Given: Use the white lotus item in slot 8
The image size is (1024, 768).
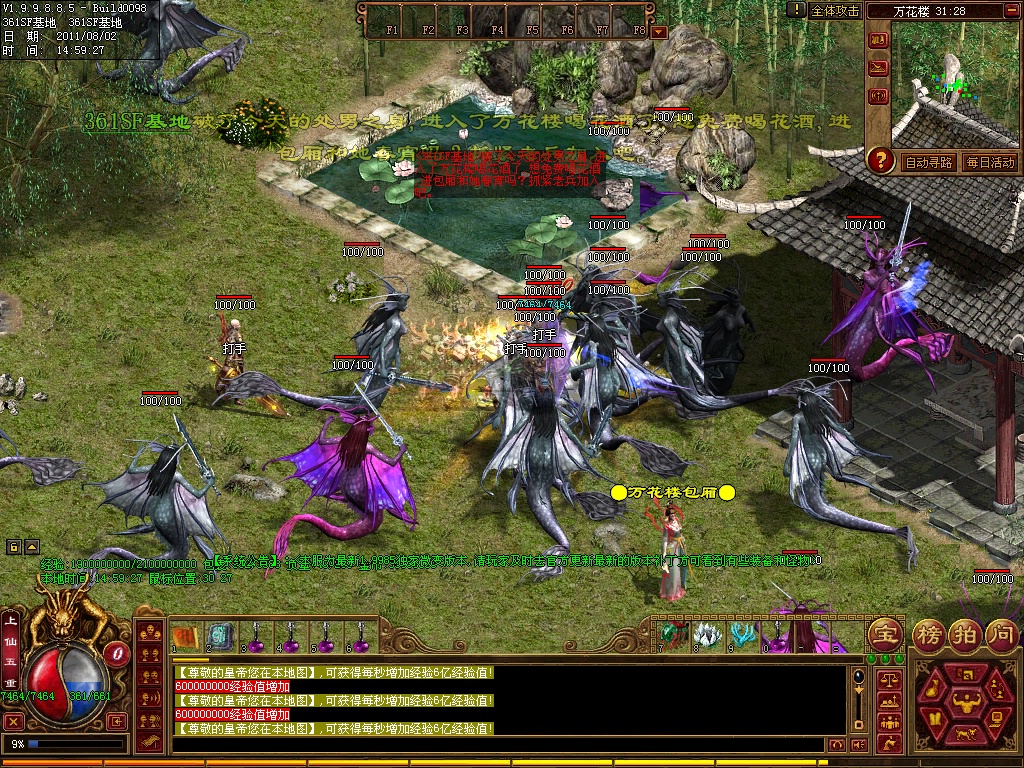Looking at the screenshot, I should coord(707,634).
